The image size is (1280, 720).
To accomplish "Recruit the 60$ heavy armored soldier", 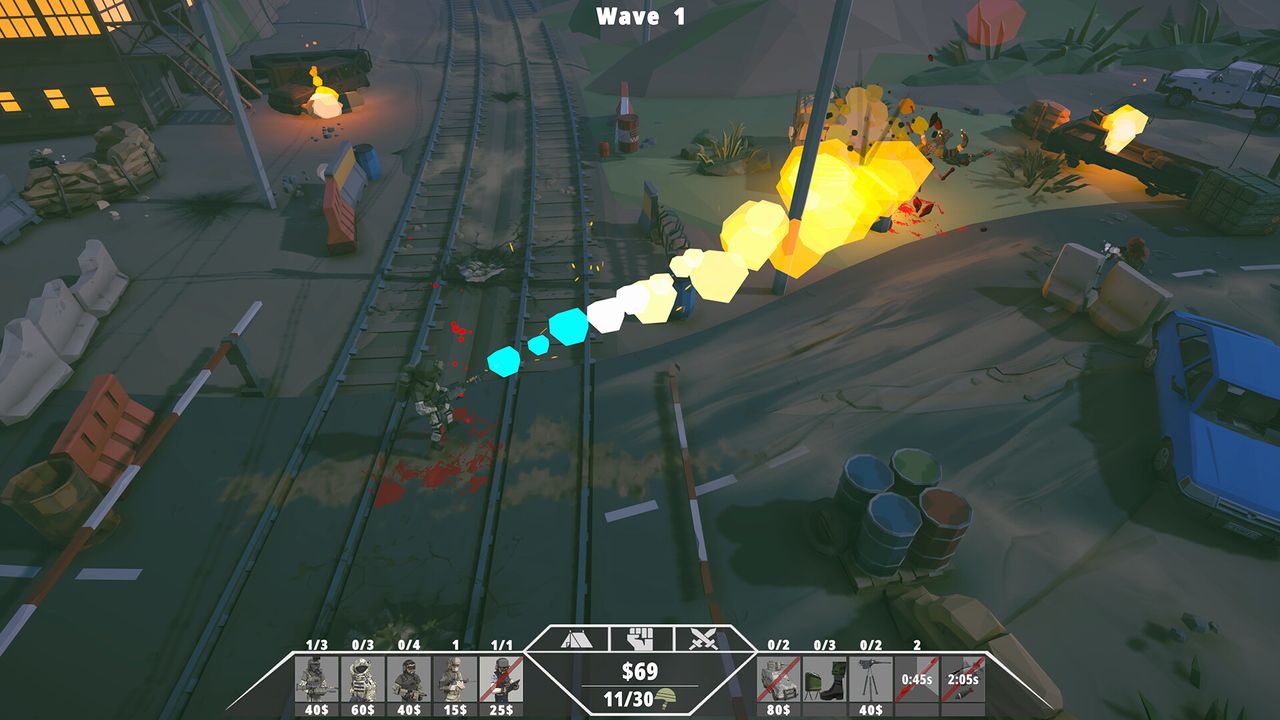I will (362, 679).
